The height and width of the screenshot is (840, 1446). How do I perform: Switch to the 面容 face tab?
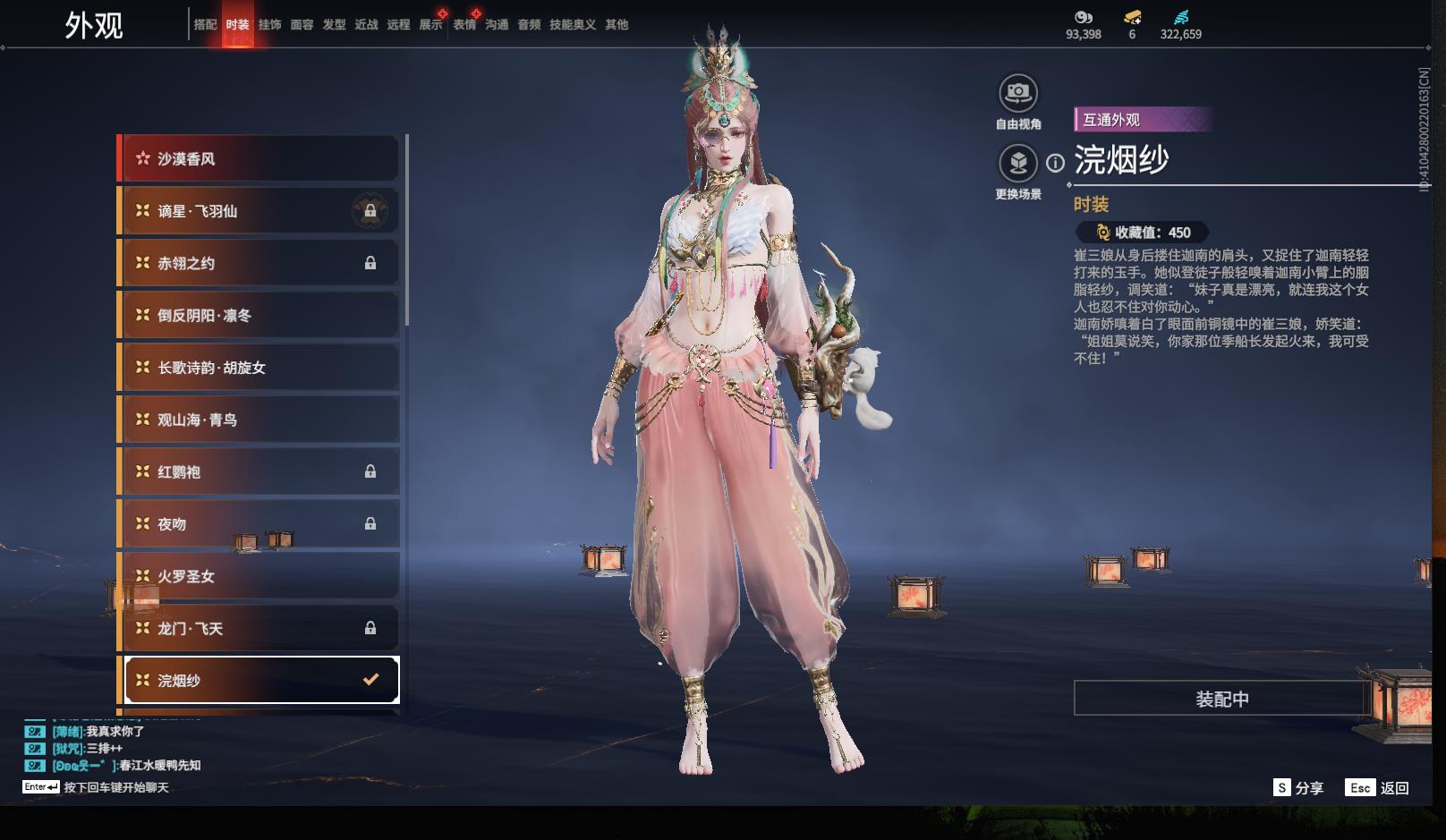pos(302,24)
